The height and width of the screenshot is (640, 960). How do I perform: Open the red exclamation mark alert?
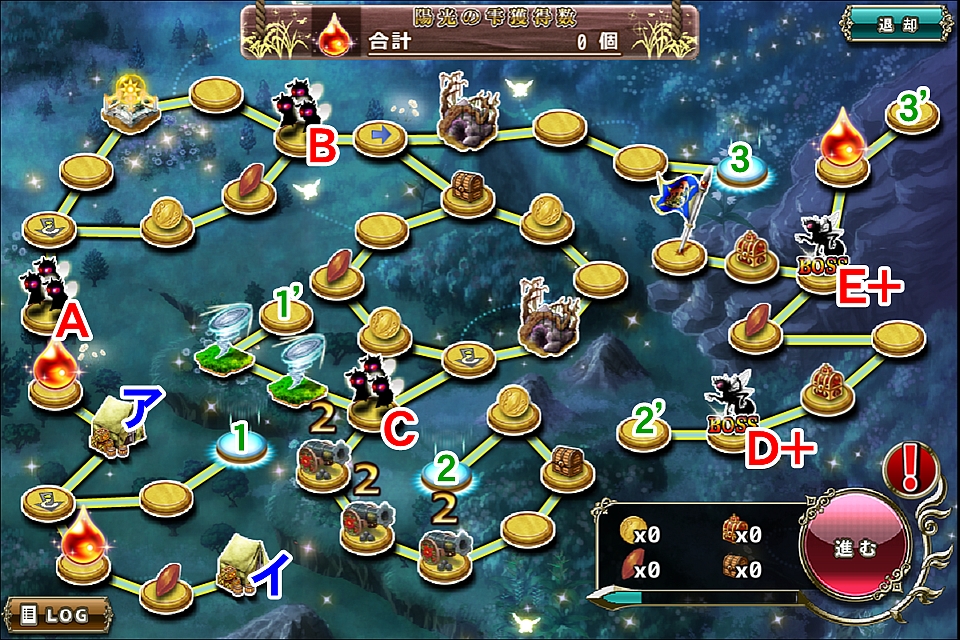pos(911,468)
